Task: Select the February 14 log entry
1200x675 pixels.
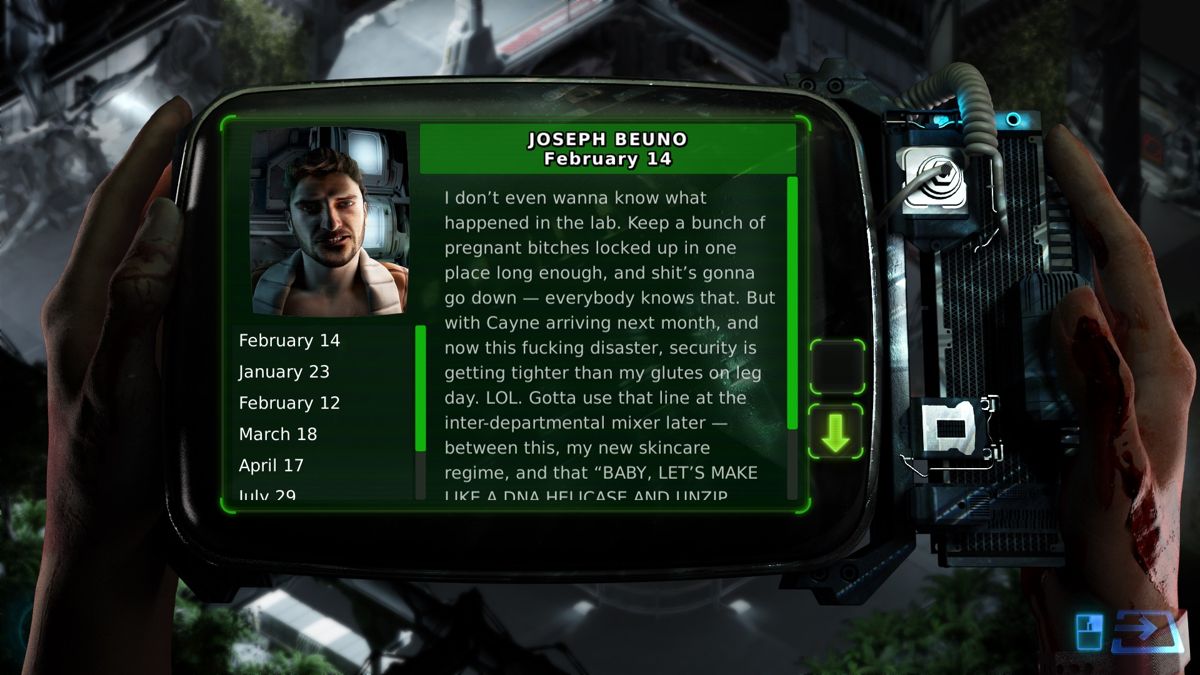Action: tap(289, 341)
